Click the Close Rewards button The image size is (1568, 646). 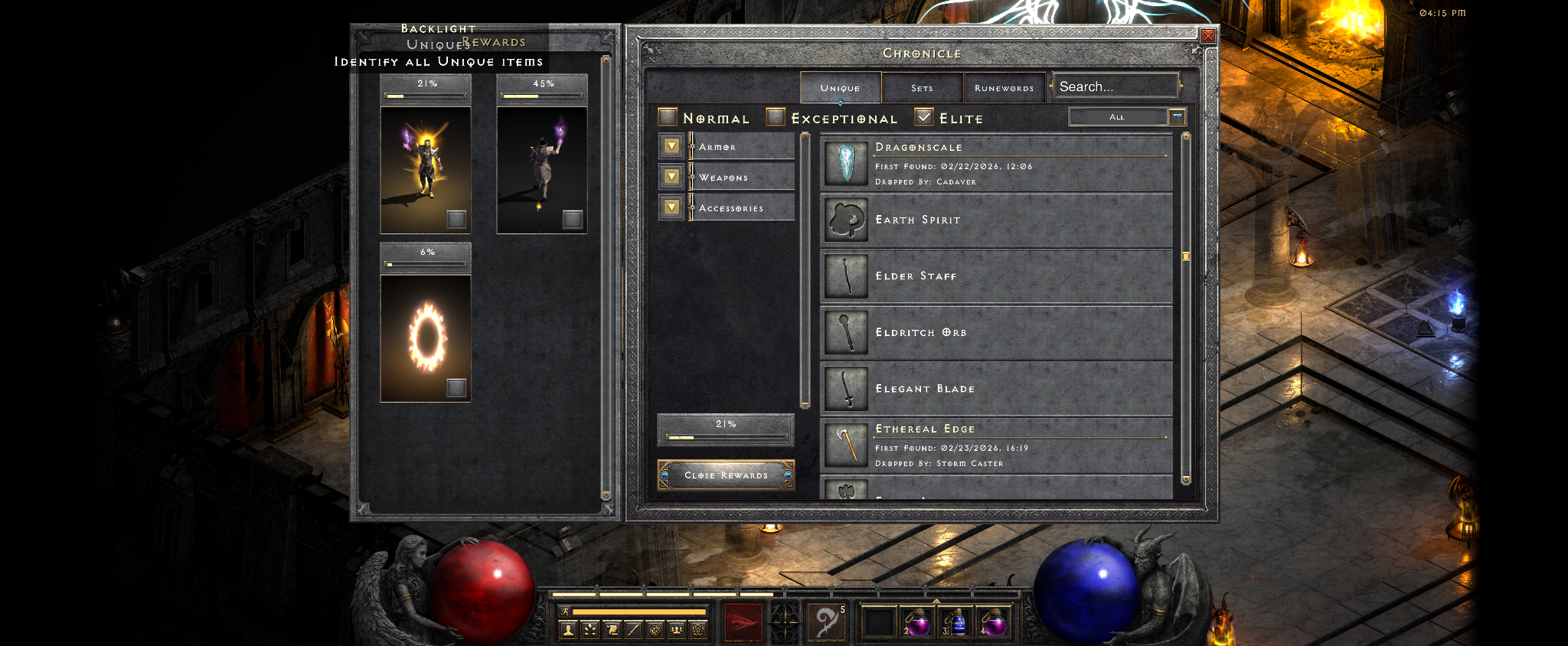tap(726, 475)
